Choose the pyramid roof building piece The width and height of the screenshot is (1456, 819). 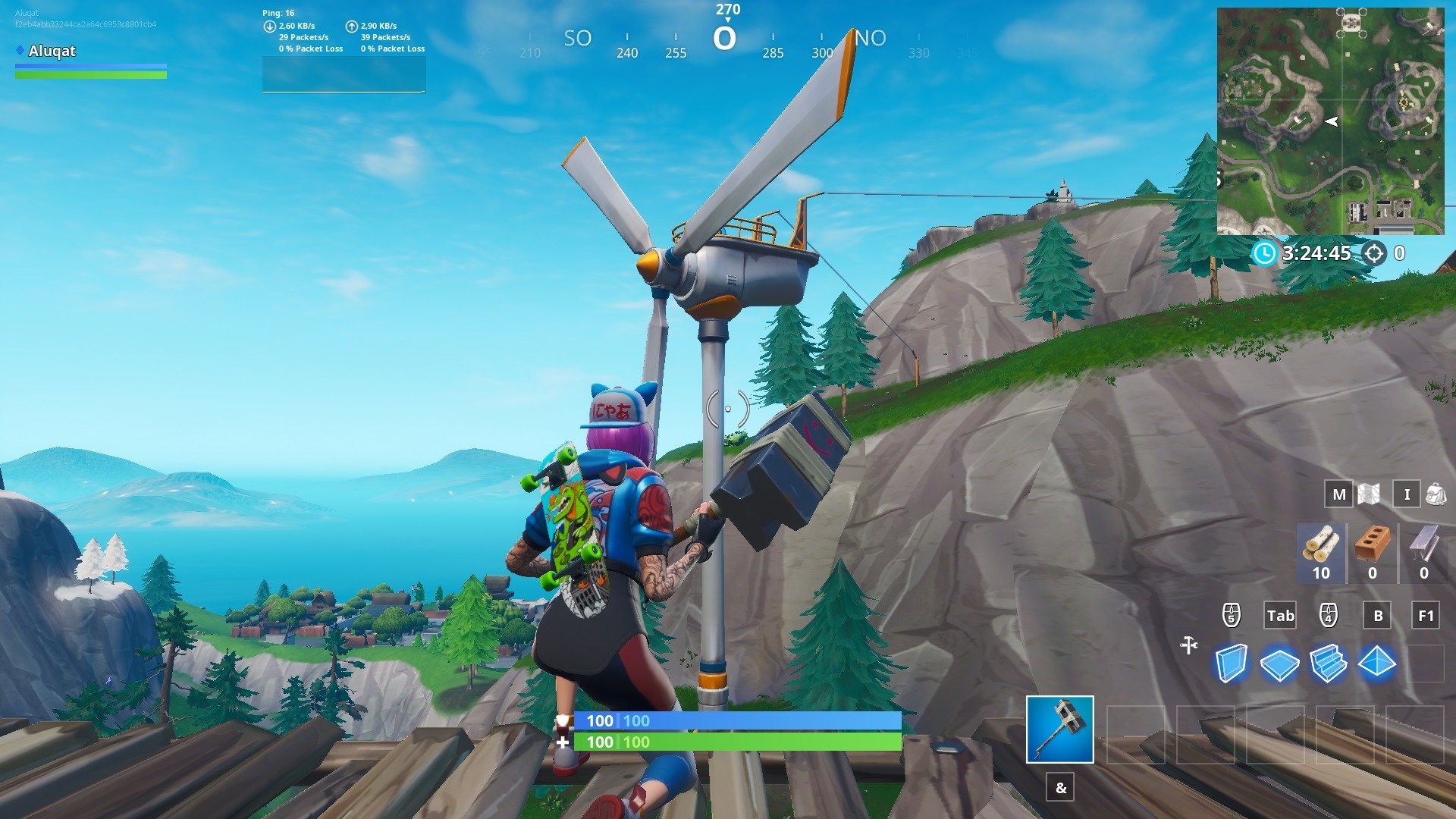1376,663
